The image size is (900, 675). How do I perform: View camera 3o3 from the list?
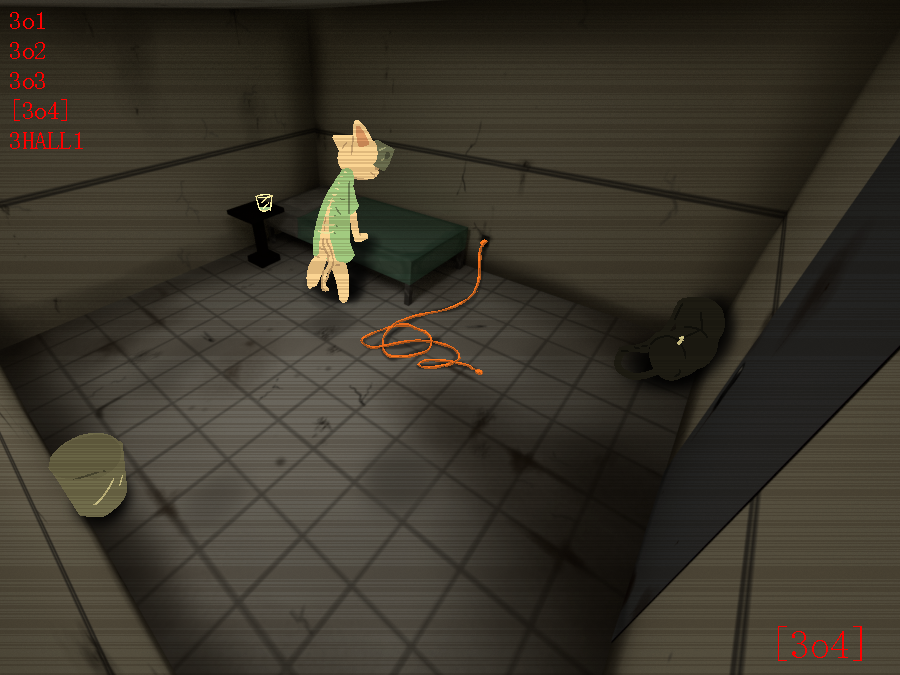(28, 81)
